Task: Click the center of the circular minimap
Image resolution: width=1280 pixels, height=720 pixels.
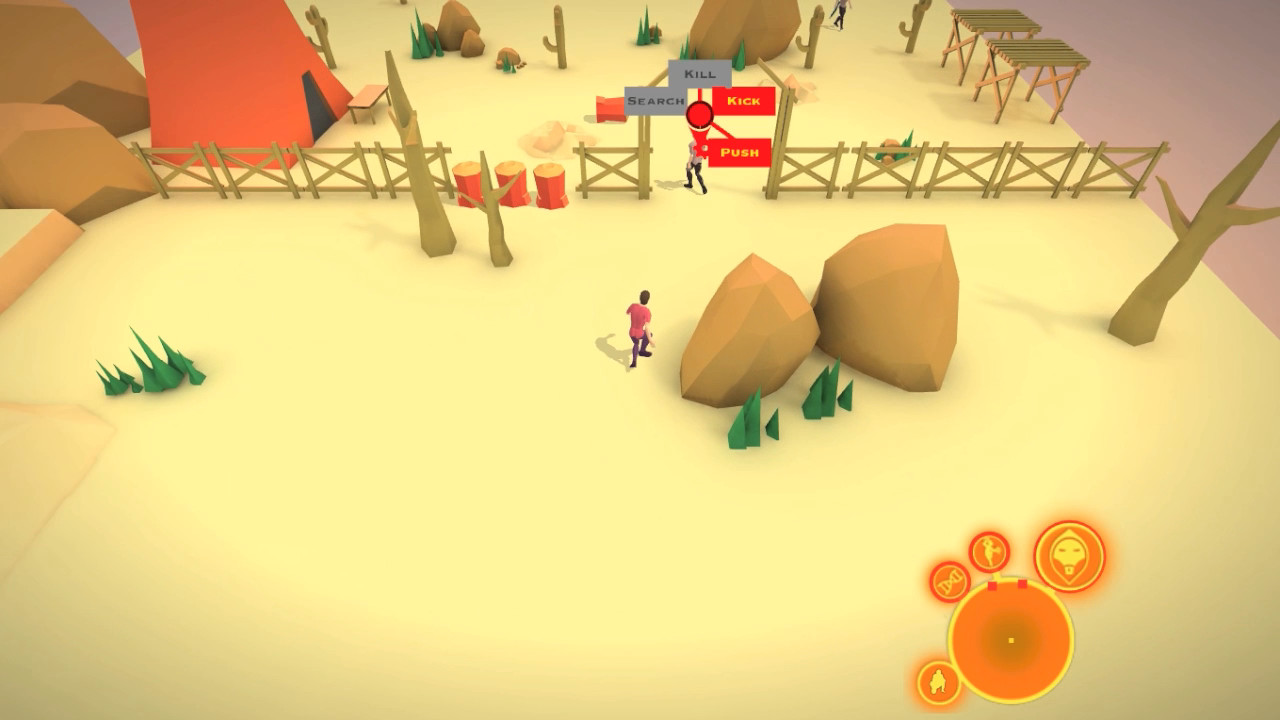Action: tap(1010, 639)
